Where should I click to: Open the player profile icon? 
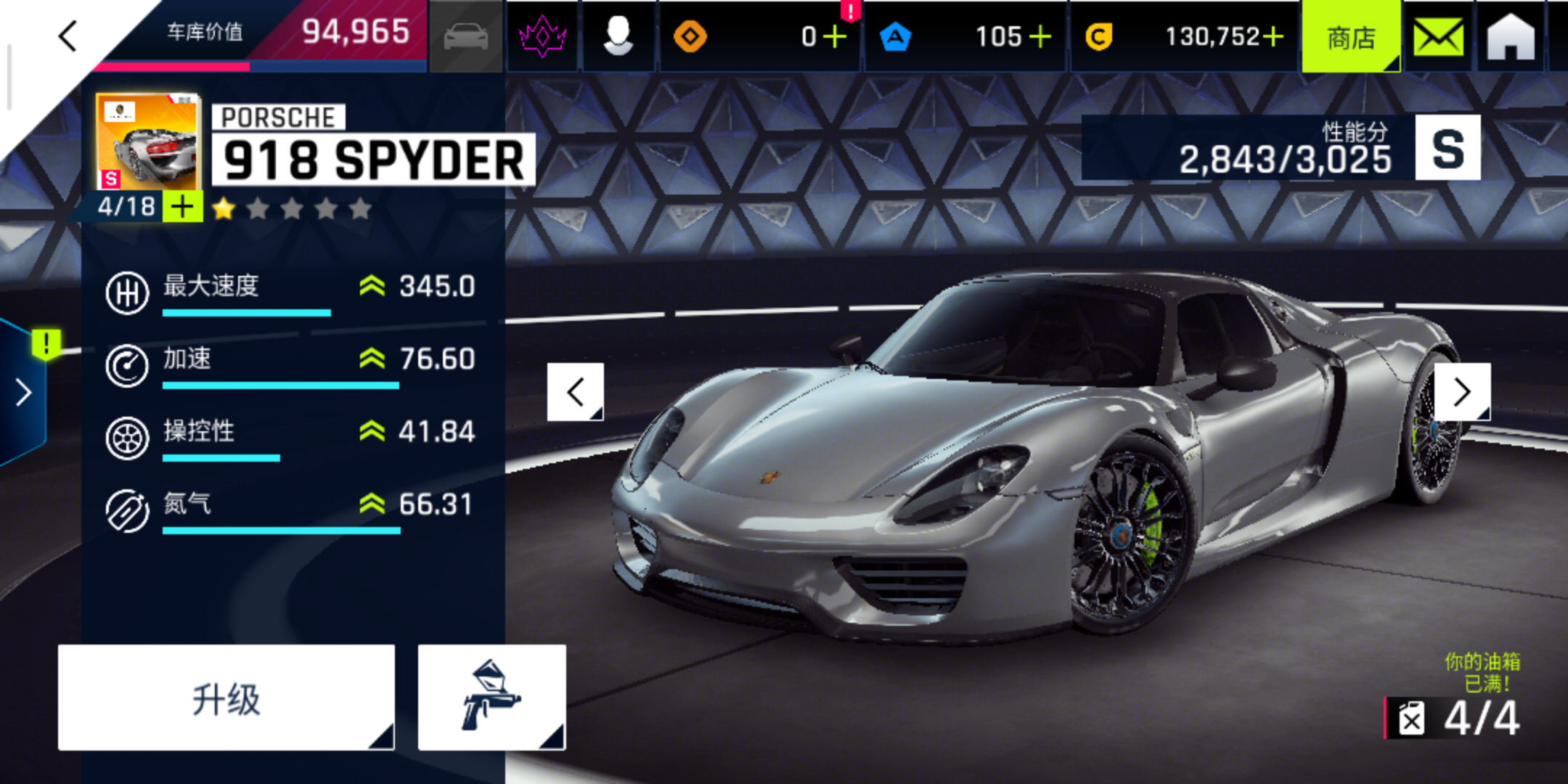(618, 36)
